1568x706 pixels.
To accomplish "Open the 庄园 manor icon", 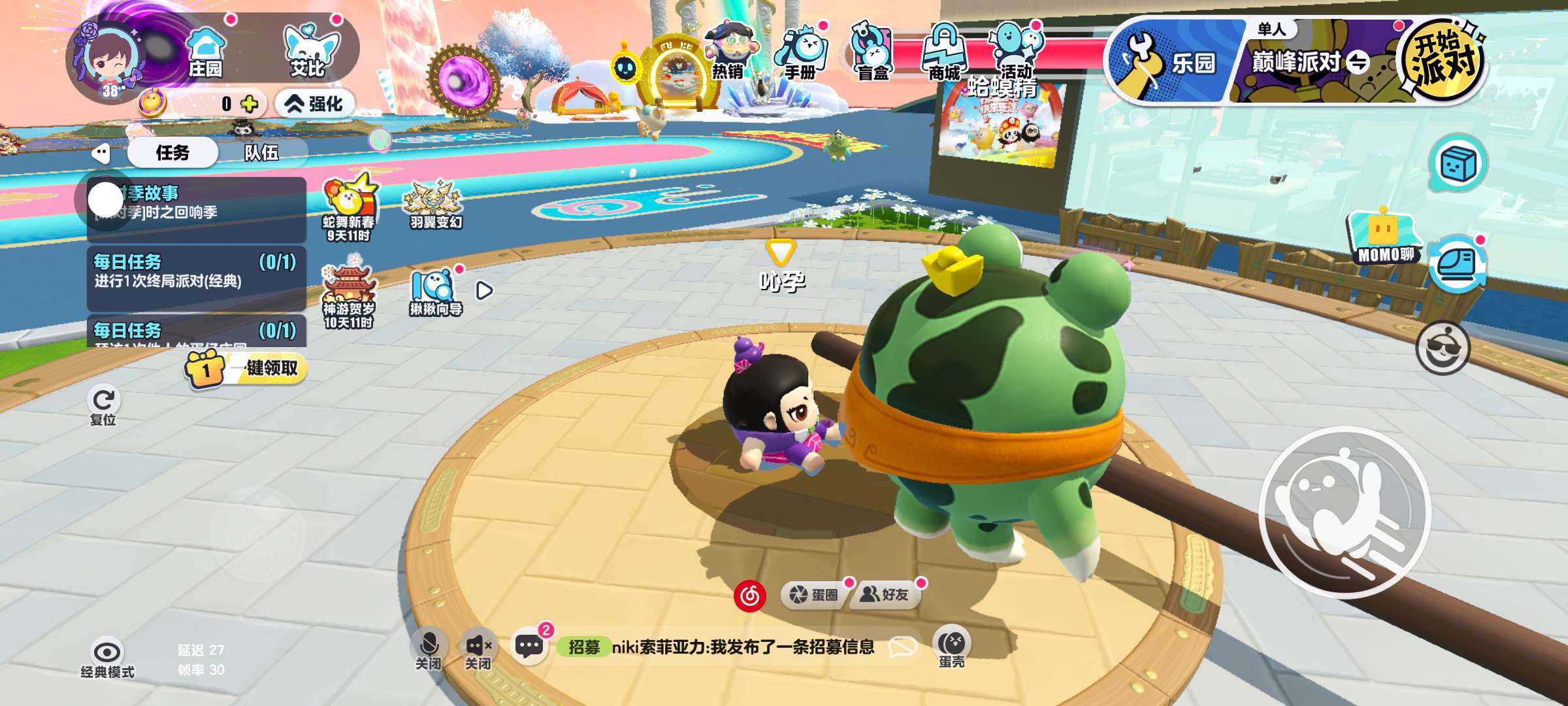I will (205, 52).
